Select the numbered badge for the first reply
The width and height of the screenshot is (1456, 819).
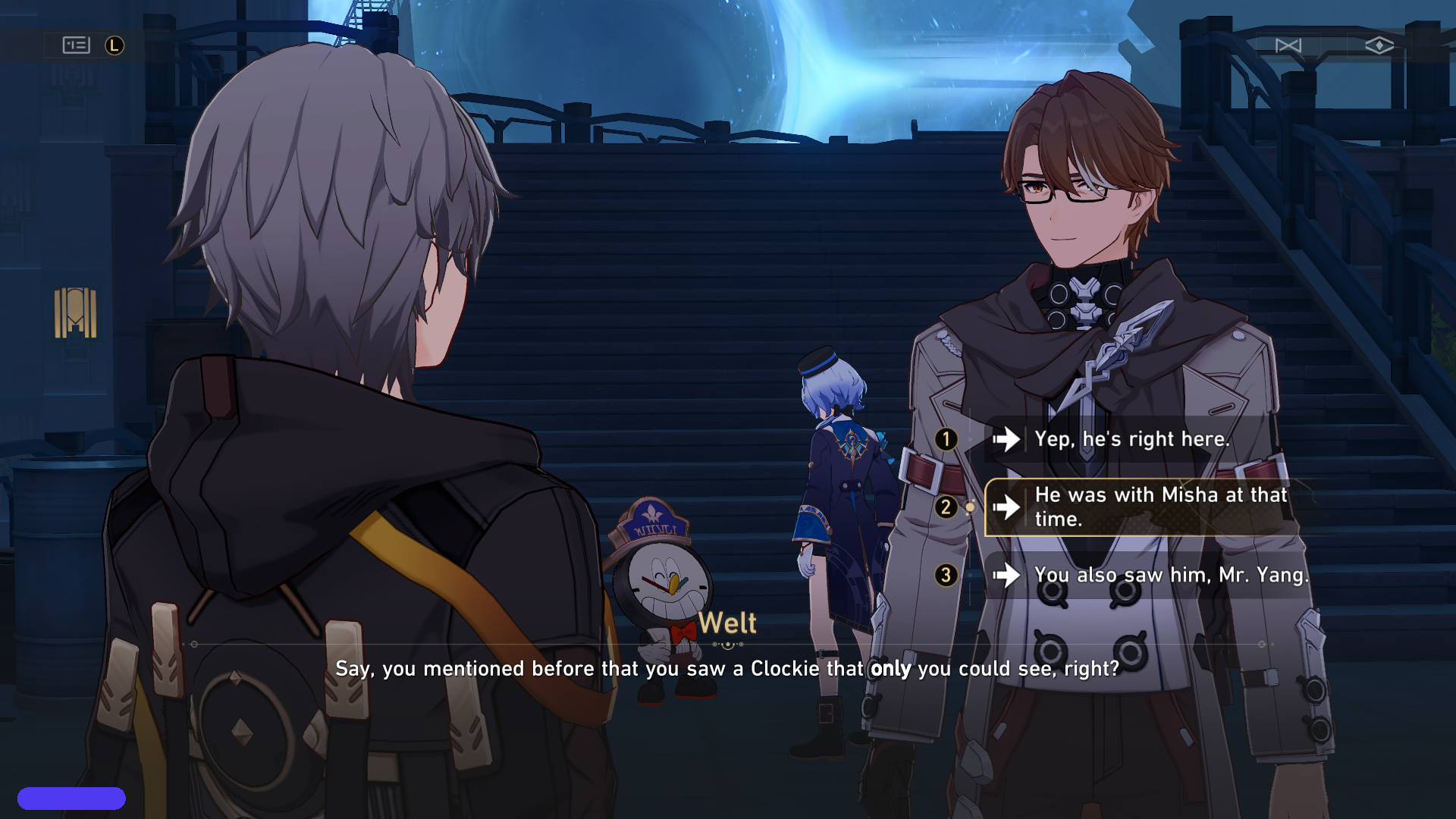tap(946, 439)
